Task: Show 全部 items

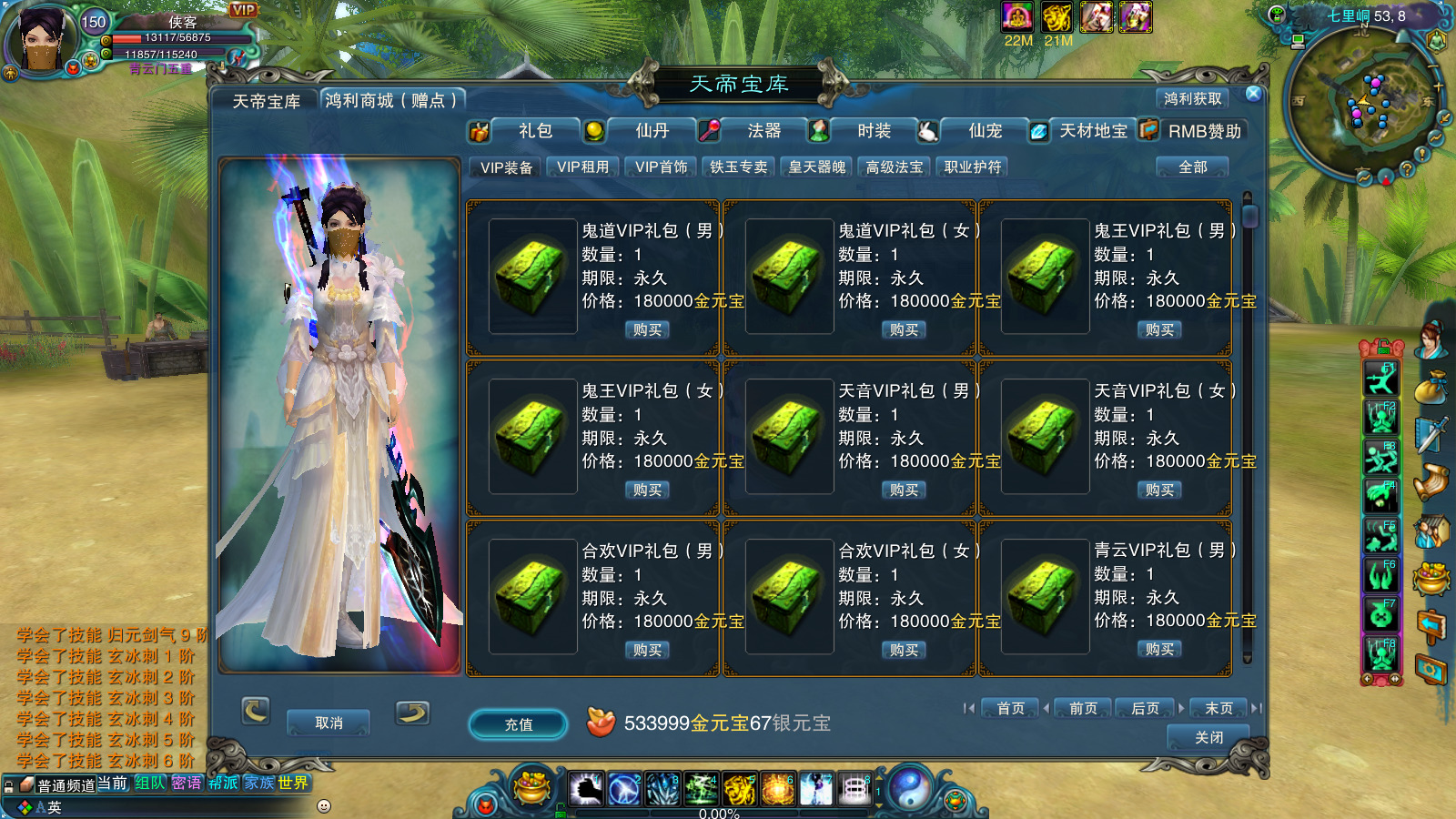Action: click(x=1192, y=167)
